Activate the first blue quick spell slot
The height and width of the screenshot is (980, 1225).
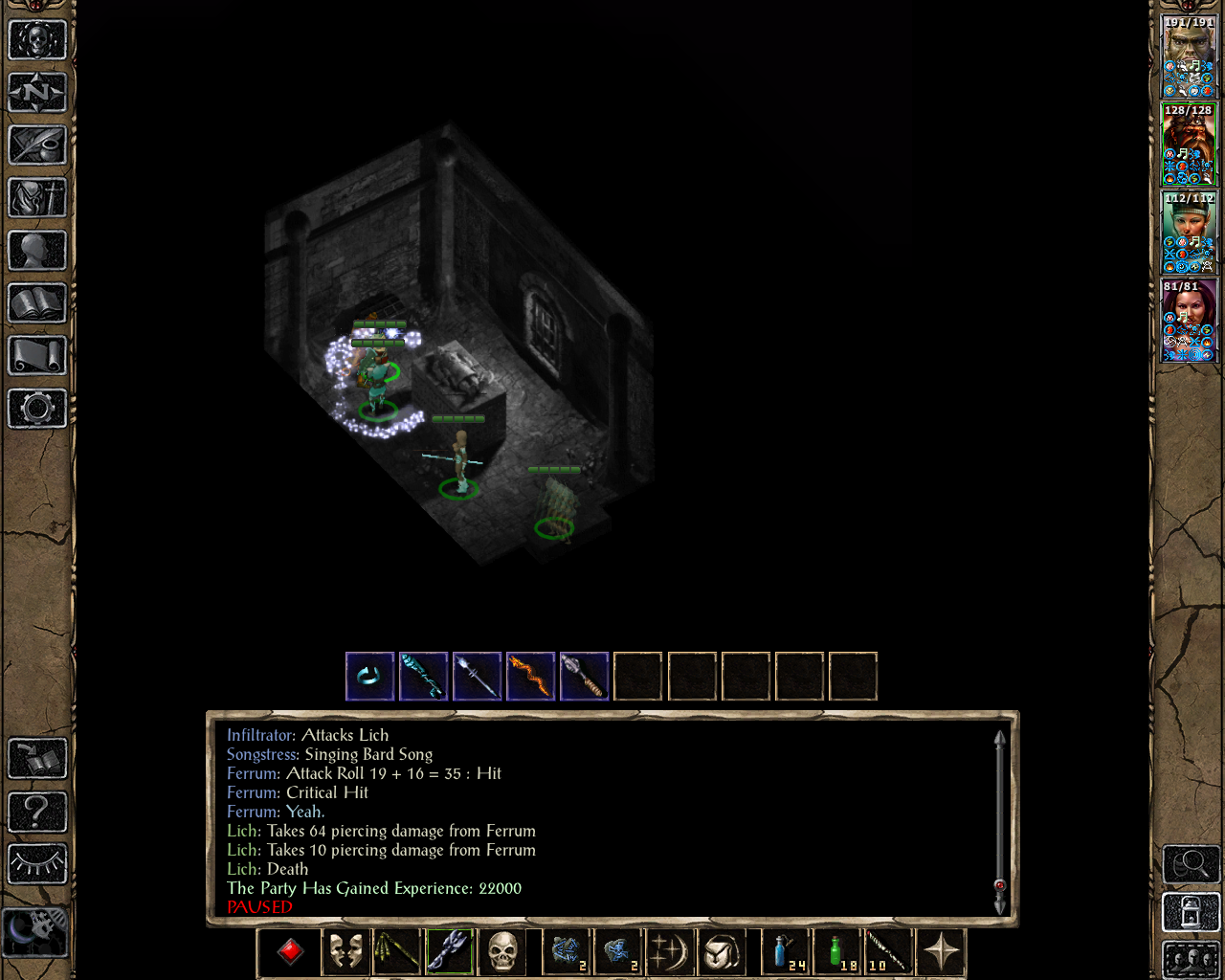click(x=564, y=950)
